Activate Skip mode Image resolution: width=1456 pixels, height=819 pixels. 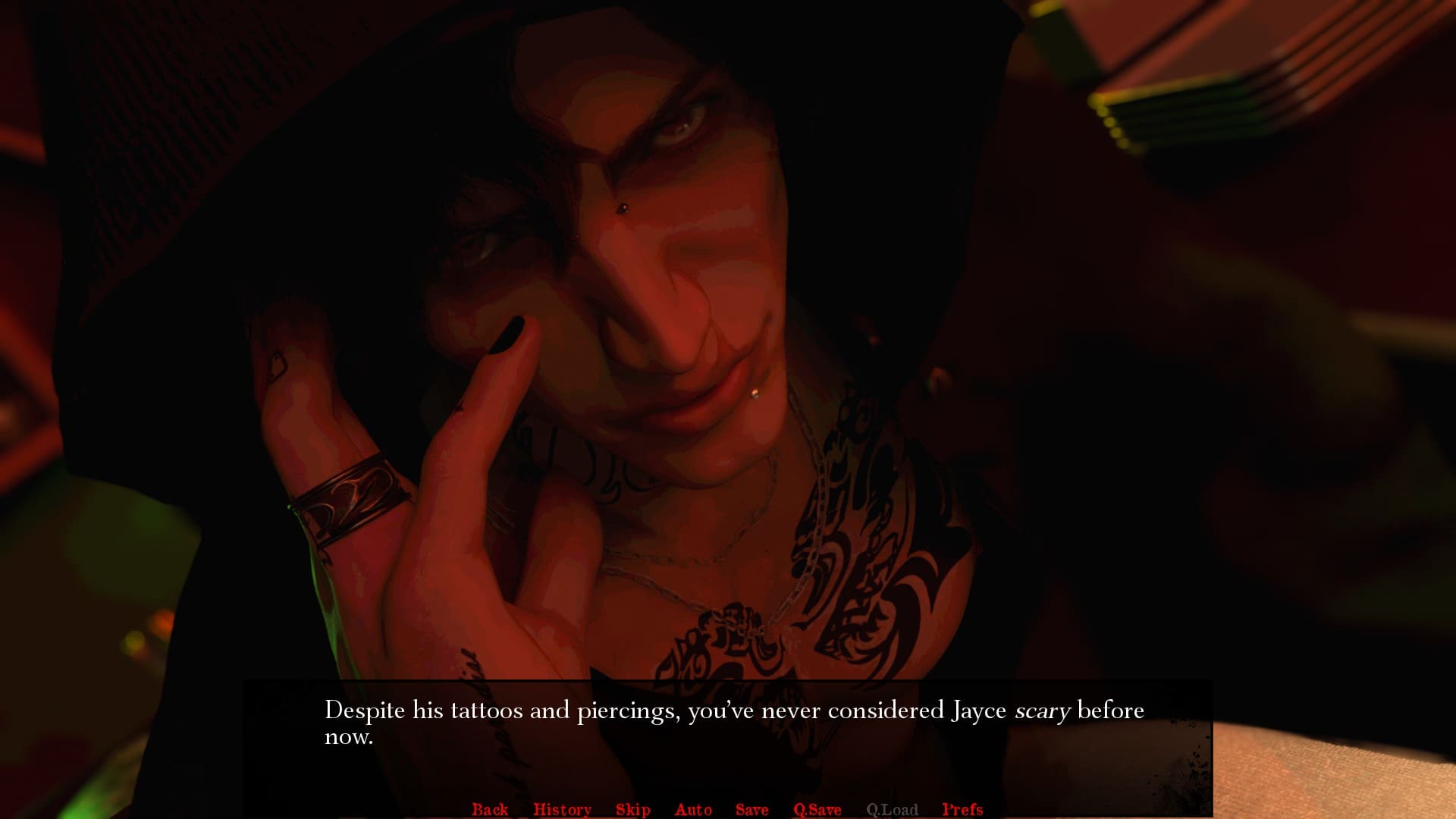[x=633, y=809]
